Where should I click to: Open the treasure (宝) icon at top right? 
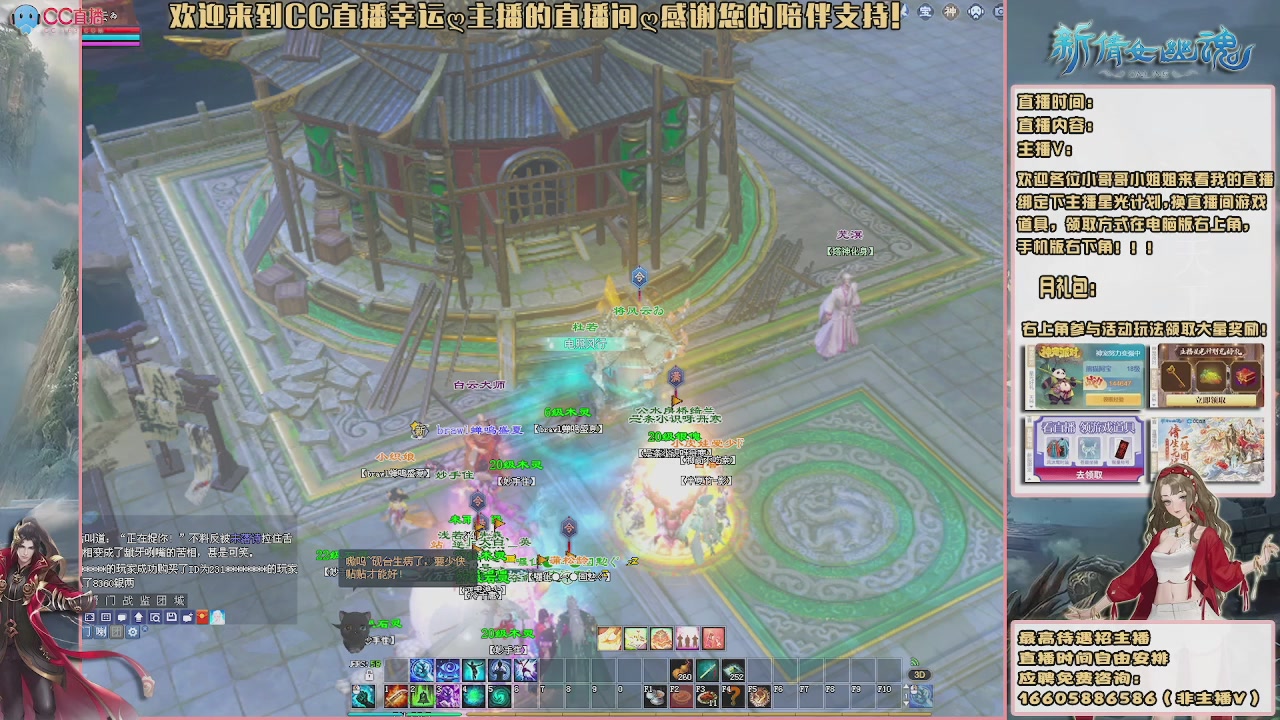click(925, 11)
